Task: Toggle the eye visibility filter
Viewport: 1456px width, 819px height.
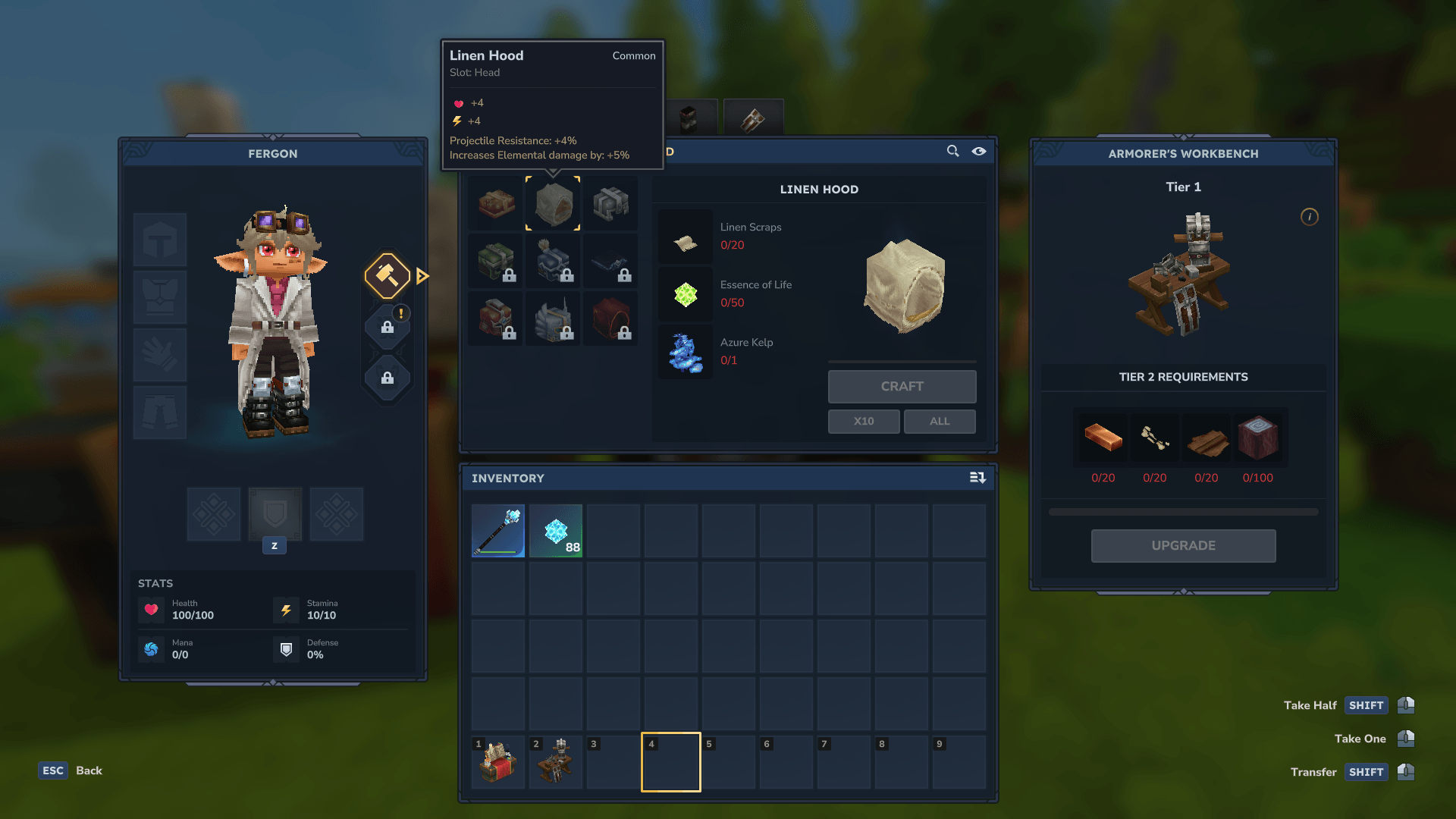Action: pyautogui.click(x=979, y=152)
